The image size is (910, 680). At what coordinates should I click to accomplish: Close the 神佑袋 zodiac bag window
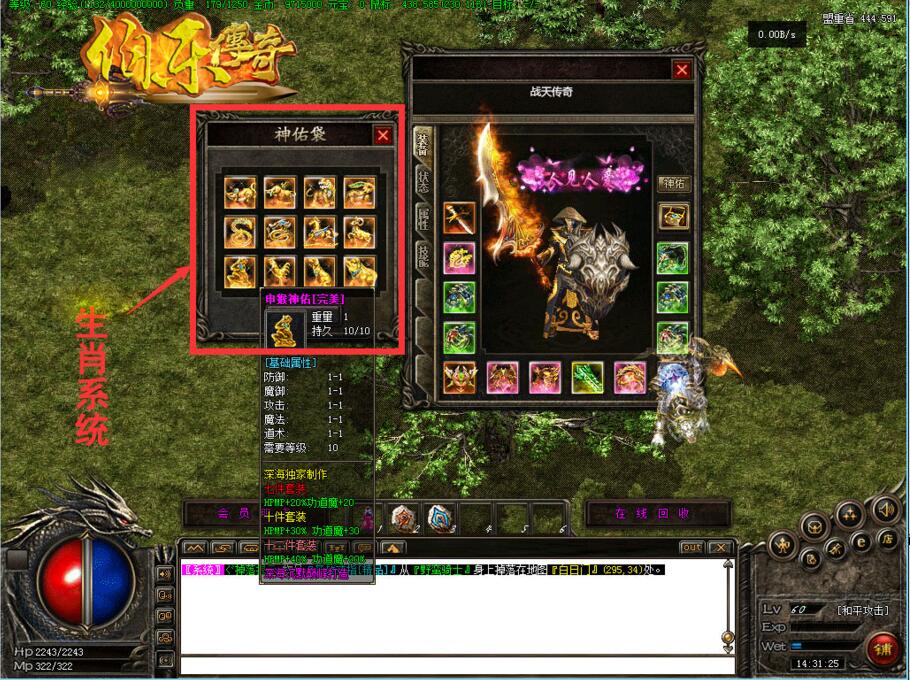tap(383, 135)
